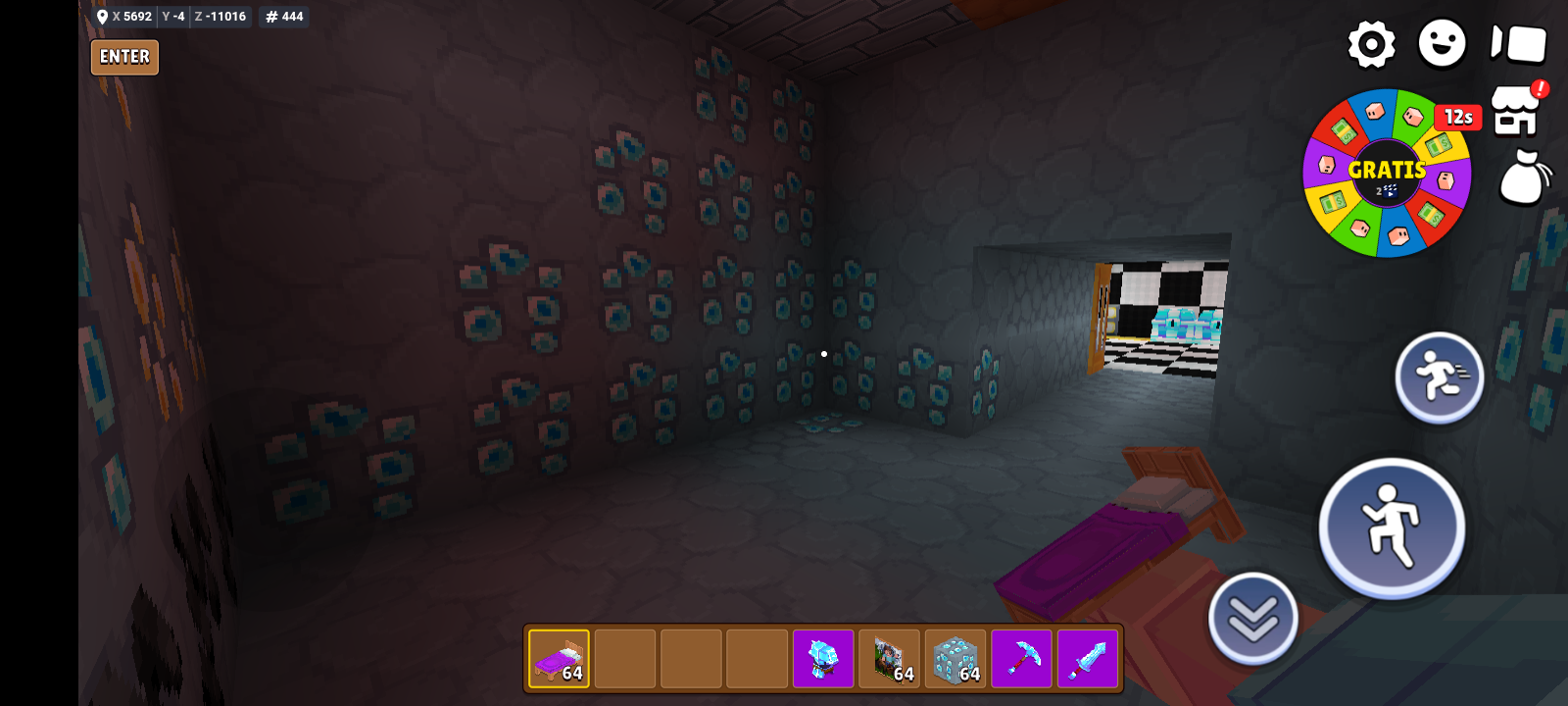Tap the large jump button
The height and width of the screenshot is (706, 1568).
(x=1392, y=528)
